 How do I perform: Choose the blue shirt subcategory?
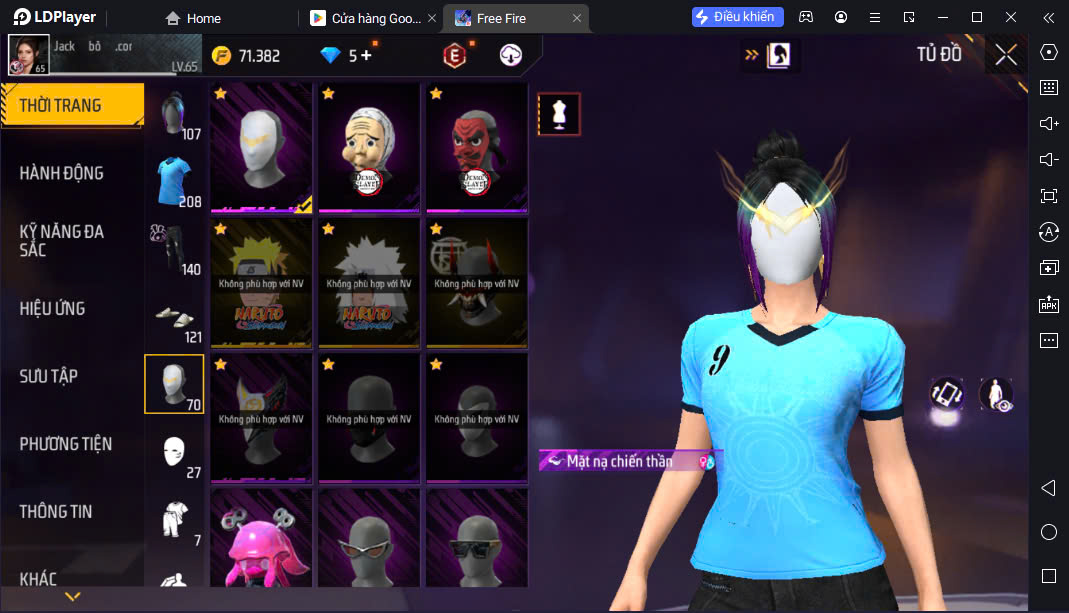click(174, 180)
